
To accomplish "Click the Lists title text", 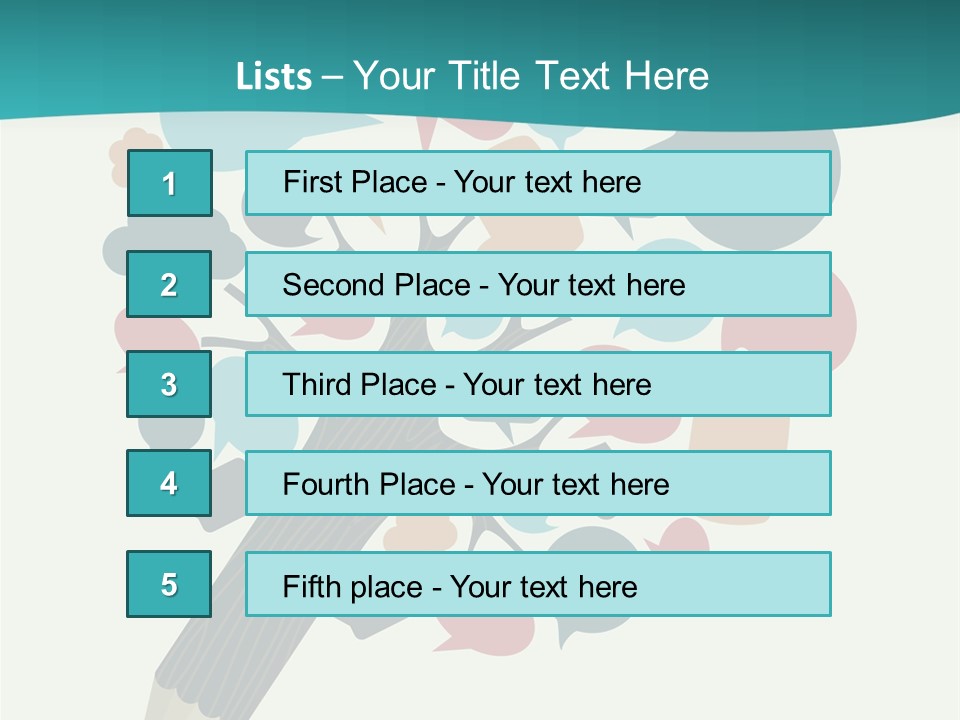I will click(472, 76).
